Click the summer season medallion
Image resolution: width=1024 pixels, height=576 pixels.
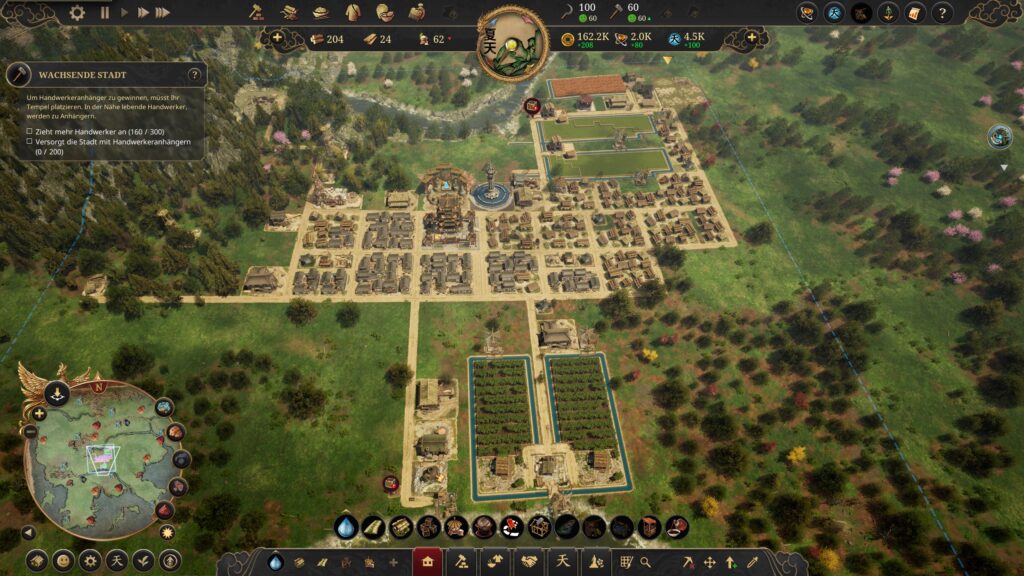point(511,44)
